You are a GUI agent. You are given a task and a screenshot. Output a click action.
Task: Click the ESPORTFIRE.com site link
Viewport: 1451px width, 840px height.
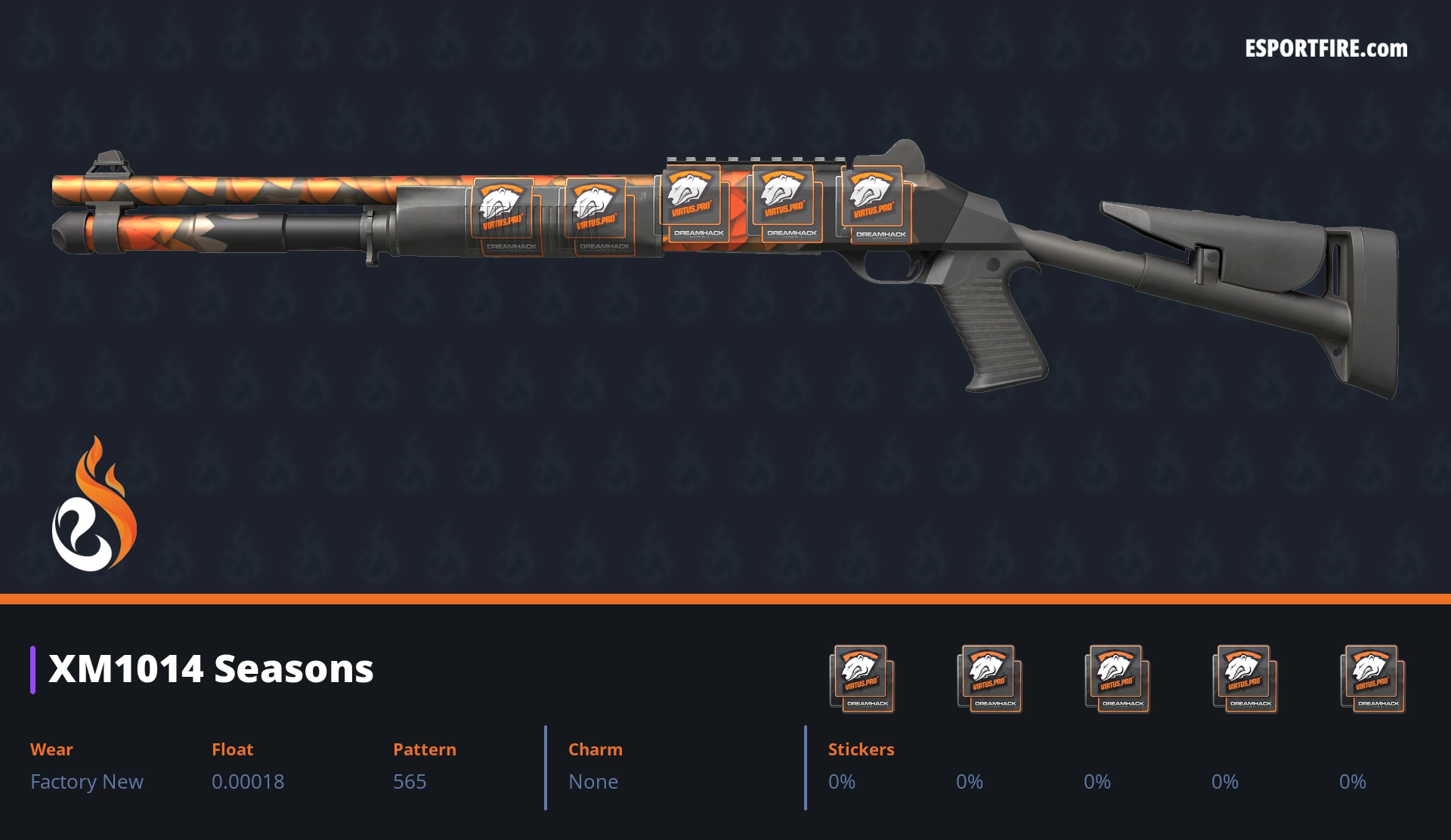coord(1326,49)
